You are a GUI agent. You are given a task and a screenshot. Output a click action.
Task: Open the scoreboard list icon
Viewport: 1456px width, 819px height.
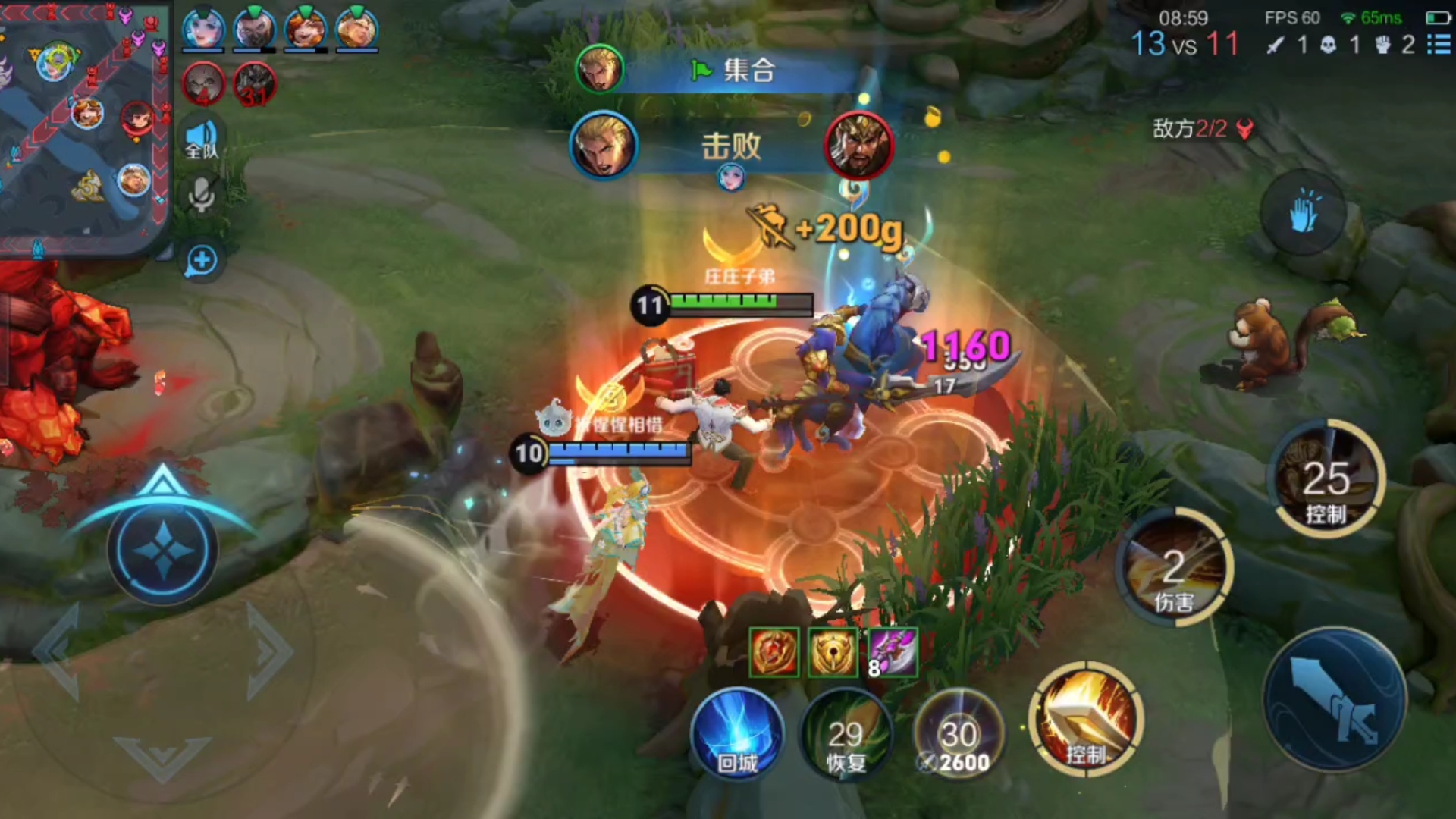click(x=1438, y=44)
